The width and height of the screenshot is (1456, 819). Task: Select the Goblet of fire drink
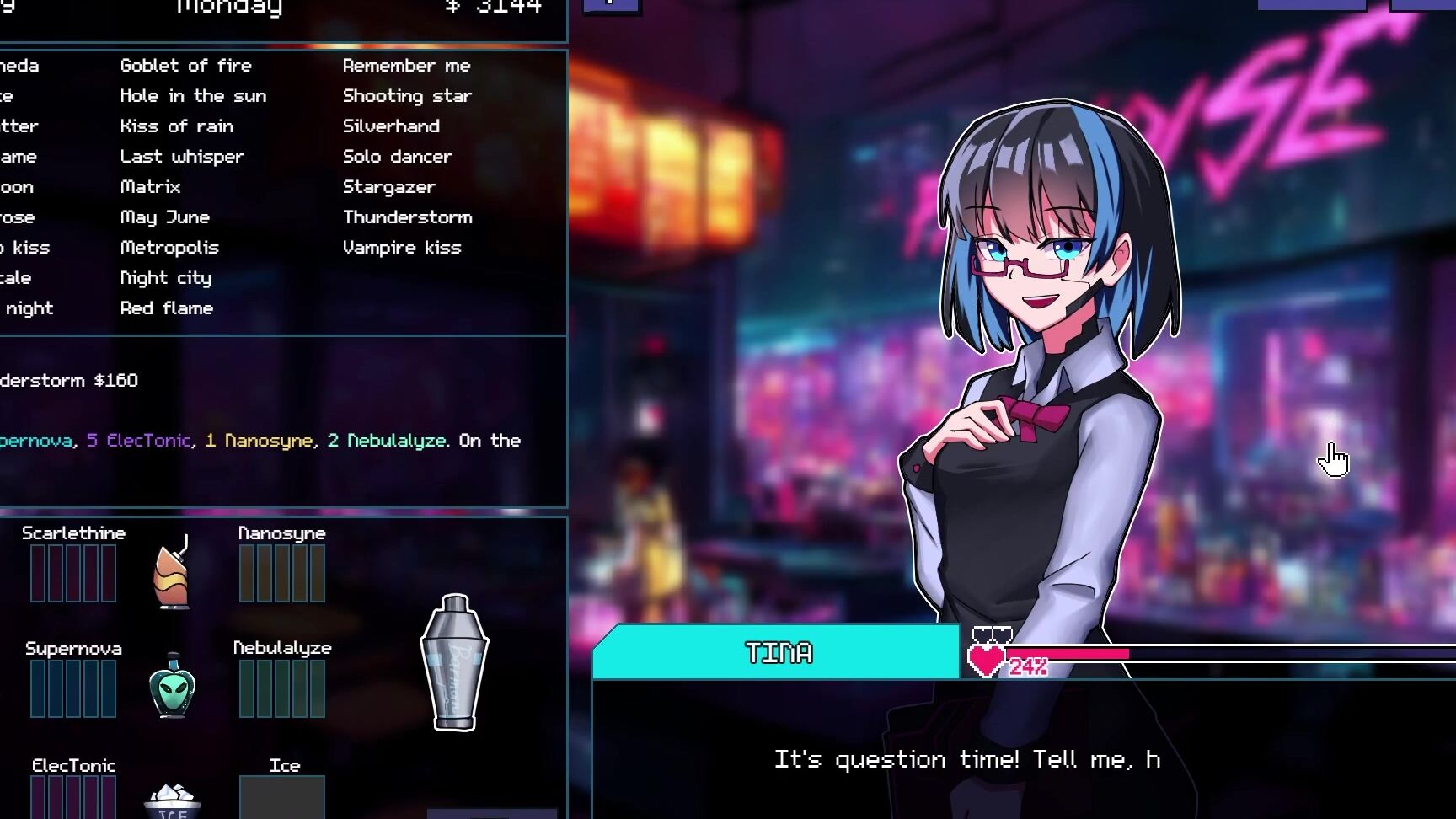[187, 65]
